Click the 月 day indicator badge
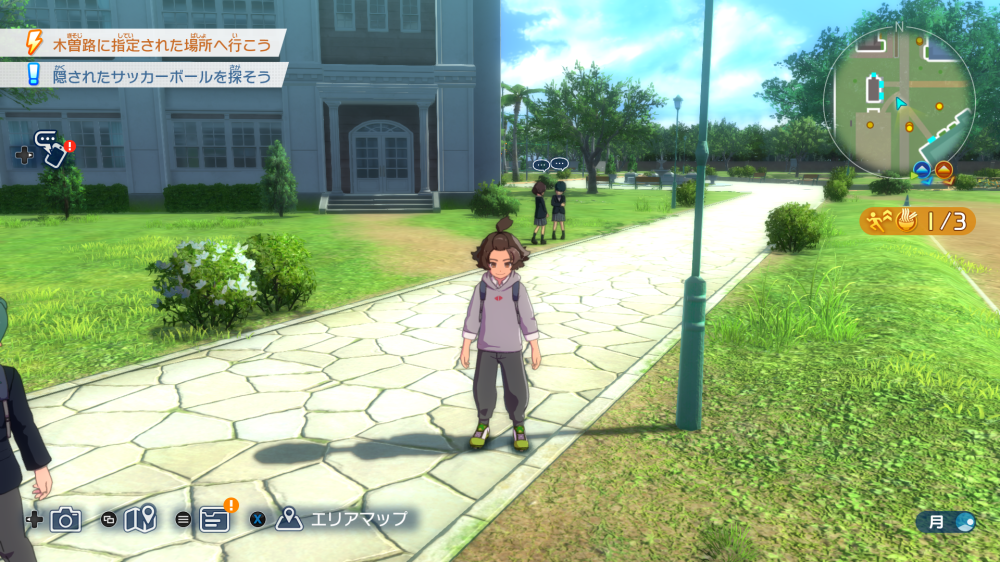1000x562 pixels. tap(945, 522)
